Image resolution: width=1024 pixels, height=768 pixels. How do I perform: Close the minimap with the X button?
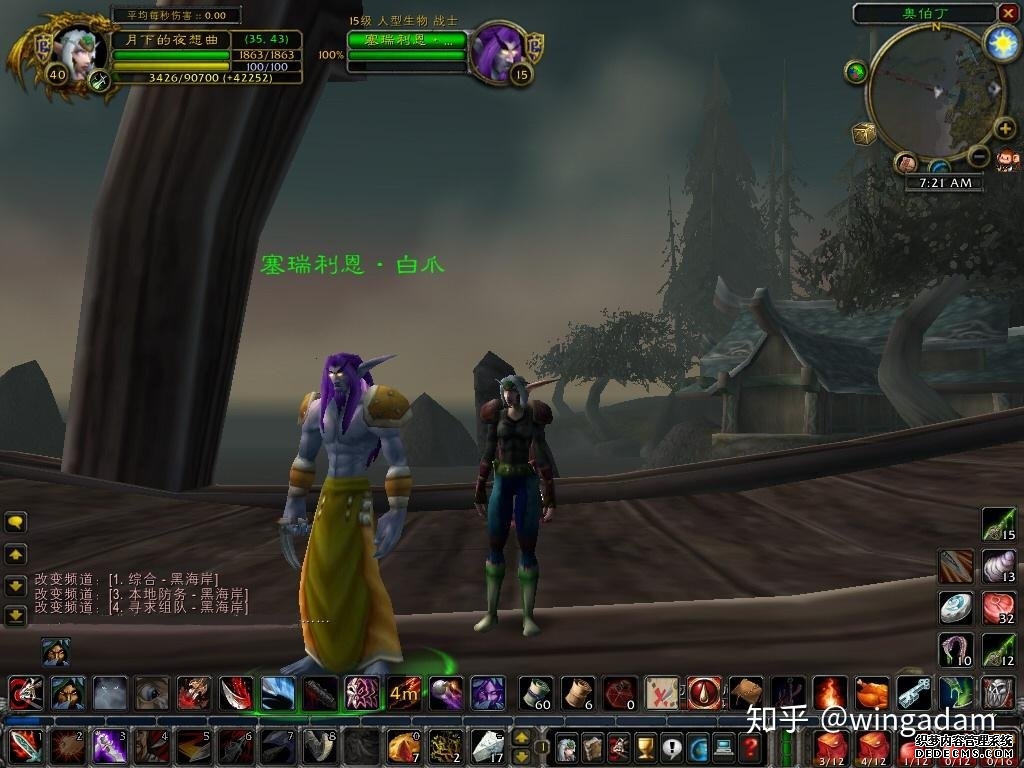point(1008,13)
